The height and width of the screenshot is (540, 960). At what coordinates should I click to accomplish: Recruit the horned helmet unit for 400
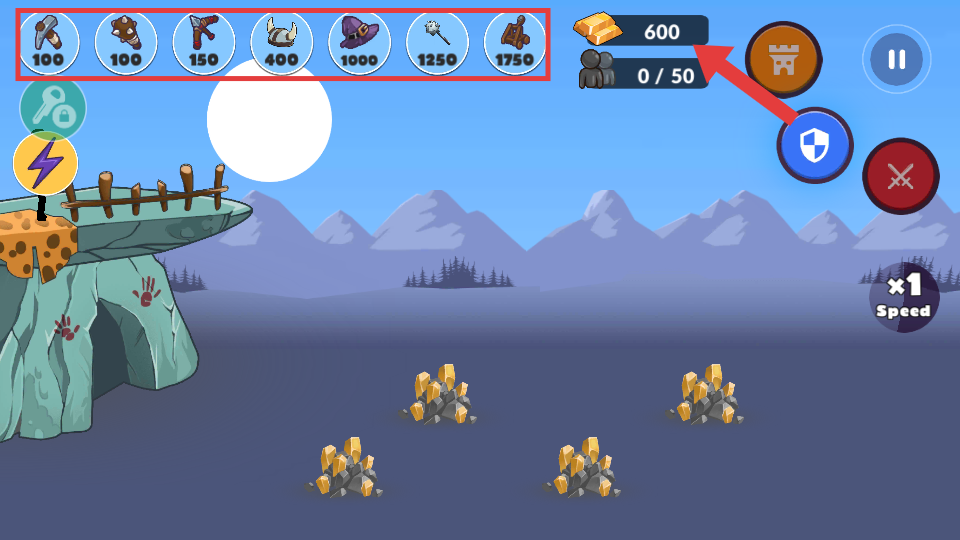(x=281, y=42)
